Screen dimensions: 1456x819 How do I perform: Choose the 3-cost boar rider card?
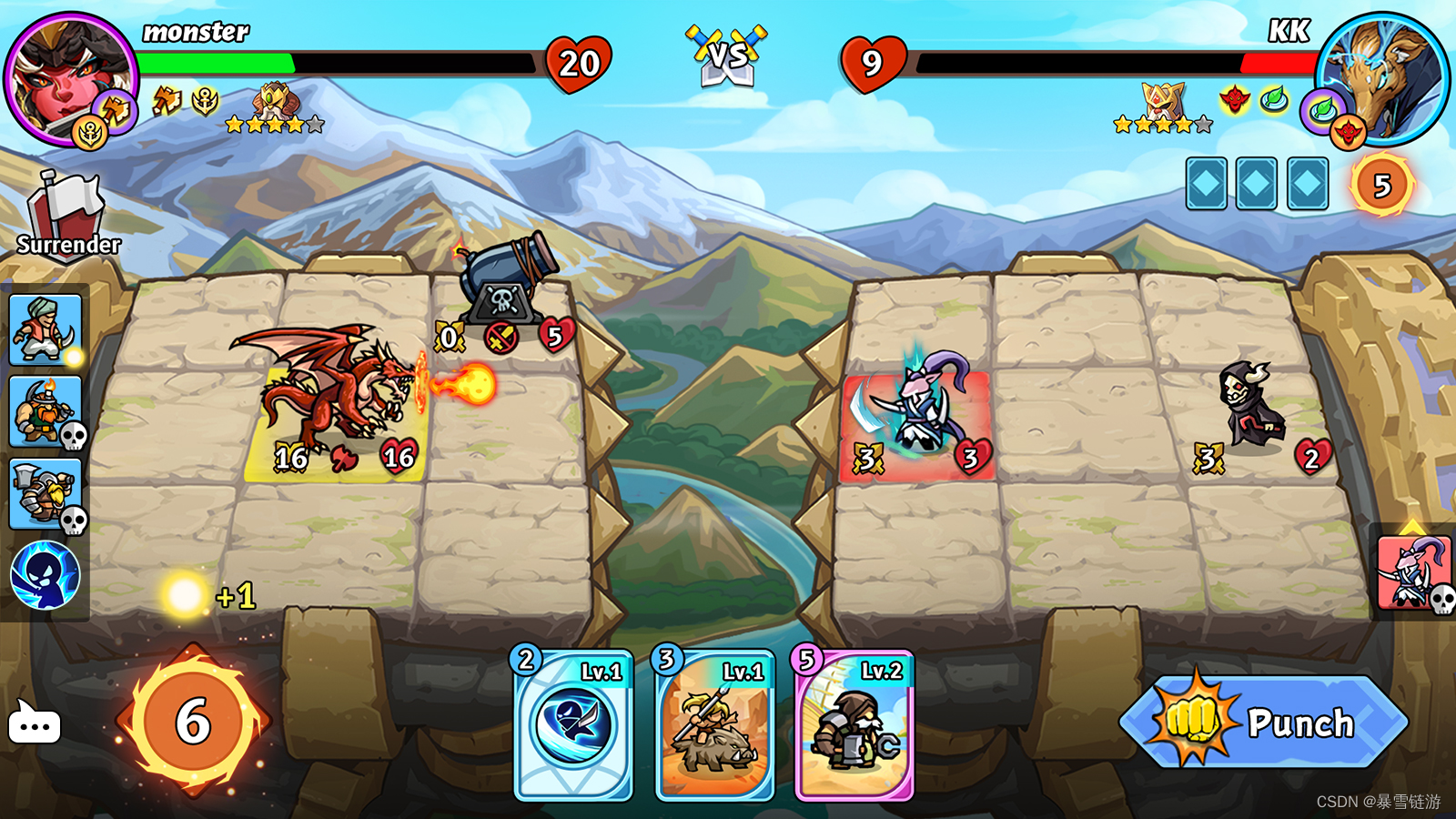click(x=715, y=726)
